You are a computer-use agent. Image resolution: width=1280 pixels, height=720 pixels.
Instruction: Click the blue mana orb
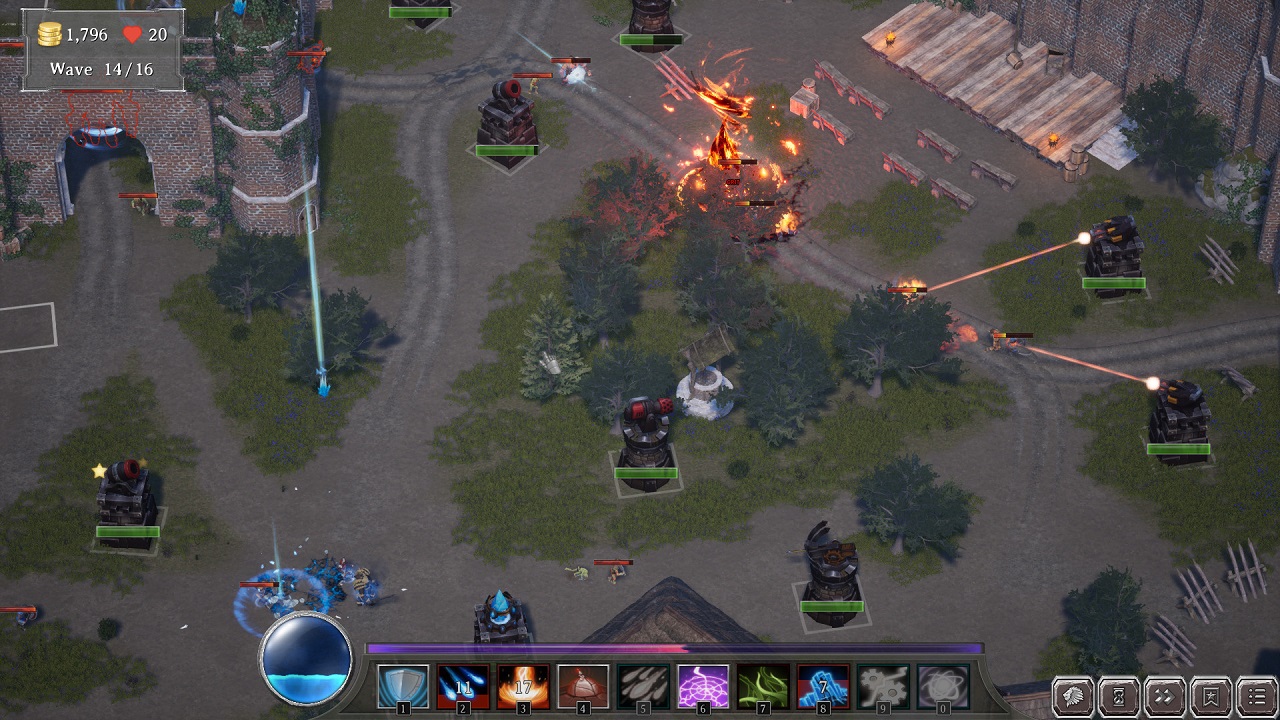click(x=306, y=659)
